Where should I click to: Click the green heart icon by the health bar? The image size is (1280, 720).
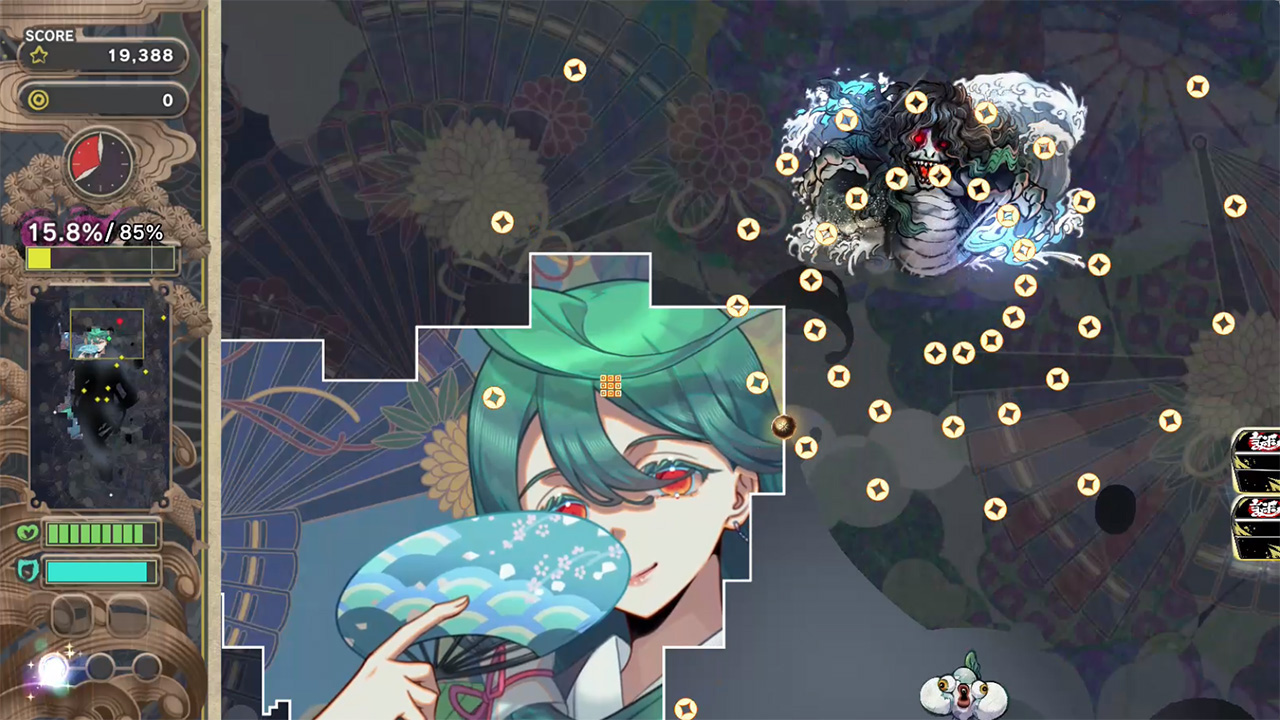coord(30,534)
